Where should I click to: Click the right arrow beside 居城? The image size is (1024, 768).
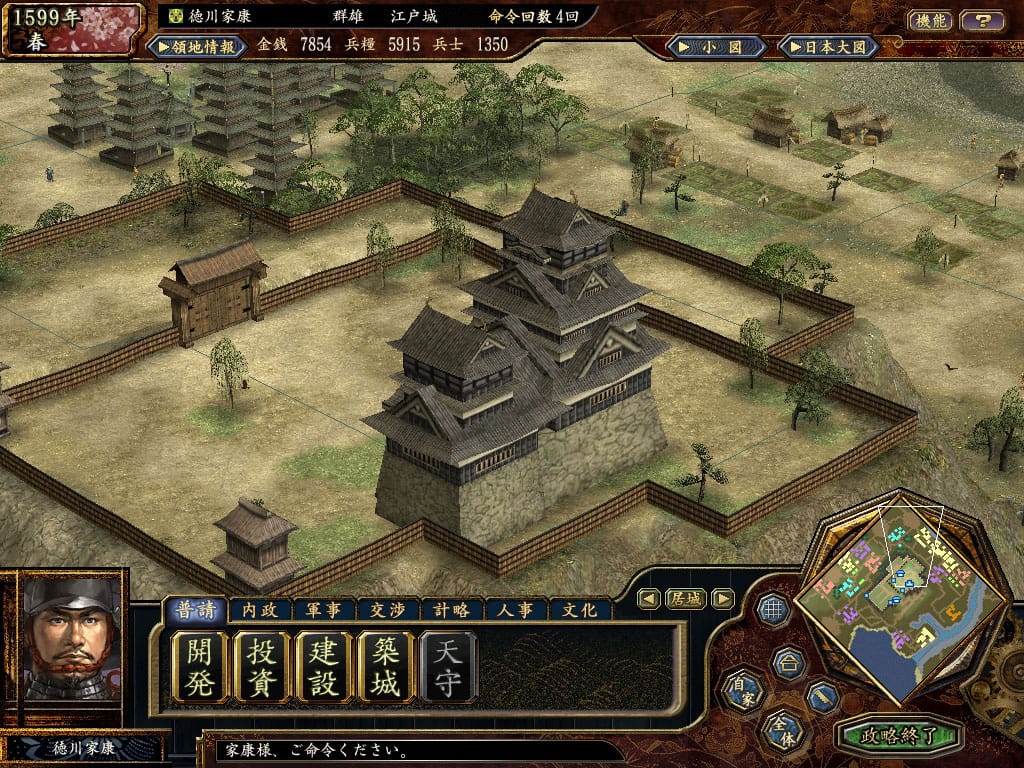coord(722,599)
